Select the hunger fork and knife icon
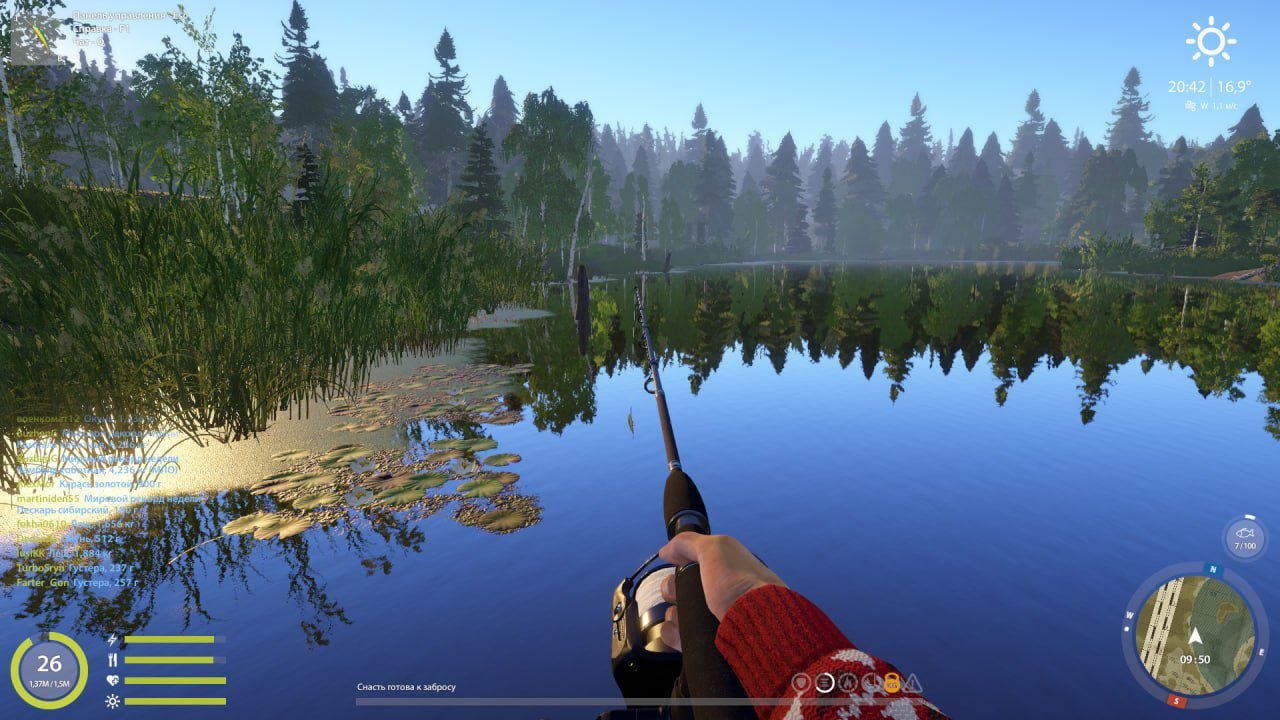Viewport: 1280px width, 720px height. pos(112,658)
